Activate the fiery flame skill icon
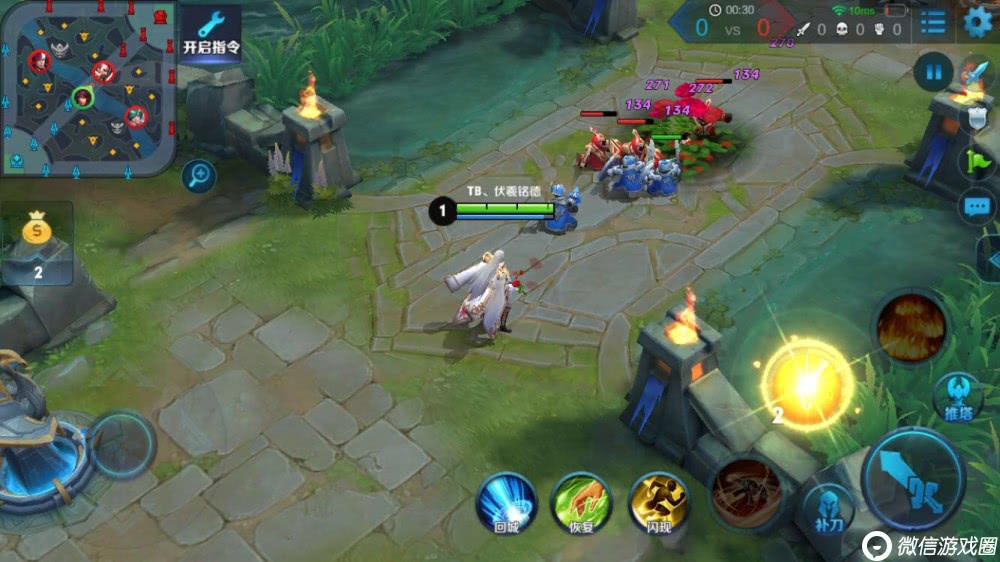 [911, 327]
